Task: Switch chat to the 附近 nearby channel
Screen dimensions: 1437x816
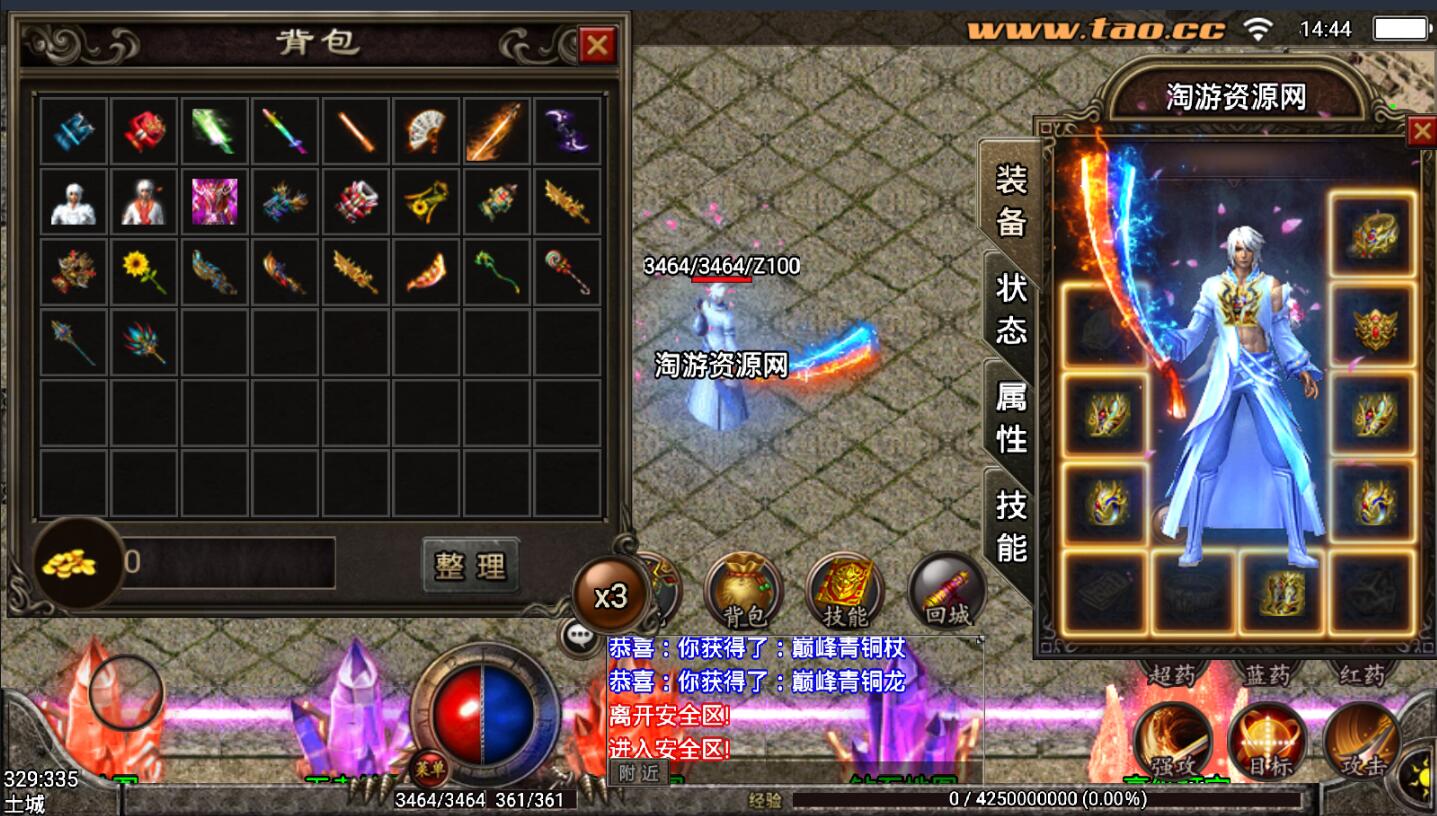Action: click(639, 772)
